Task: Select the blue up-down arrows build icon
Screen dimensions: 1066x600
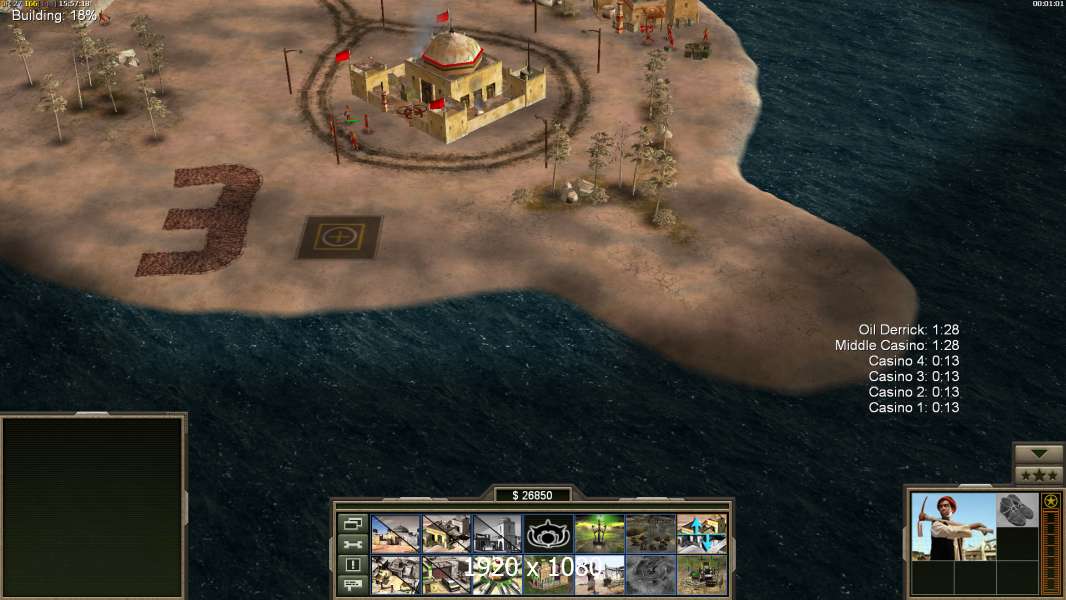Action: pos(702,533)
